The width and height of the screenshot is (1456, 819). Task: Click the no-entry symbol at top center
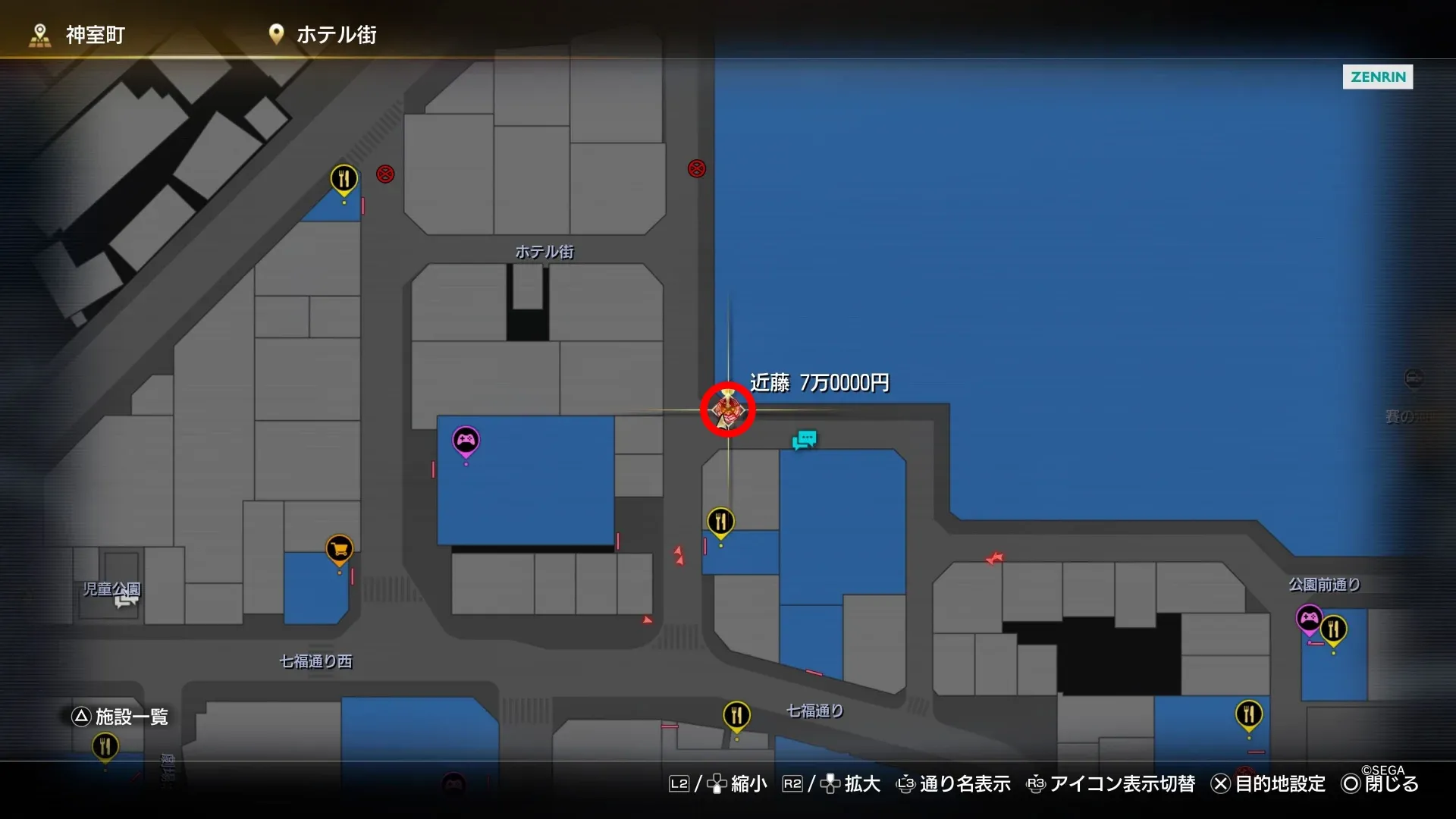695,169
